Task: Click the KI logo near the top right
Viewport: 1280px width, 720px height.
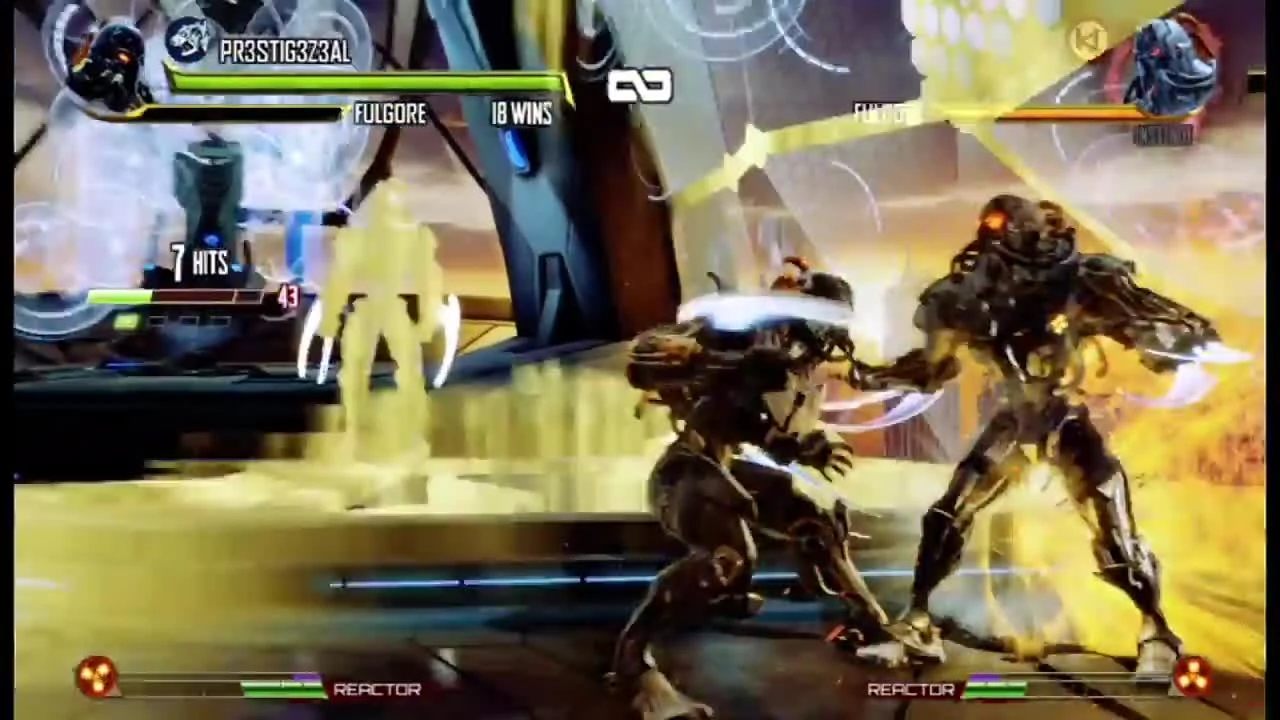Action: [1090, 40]
